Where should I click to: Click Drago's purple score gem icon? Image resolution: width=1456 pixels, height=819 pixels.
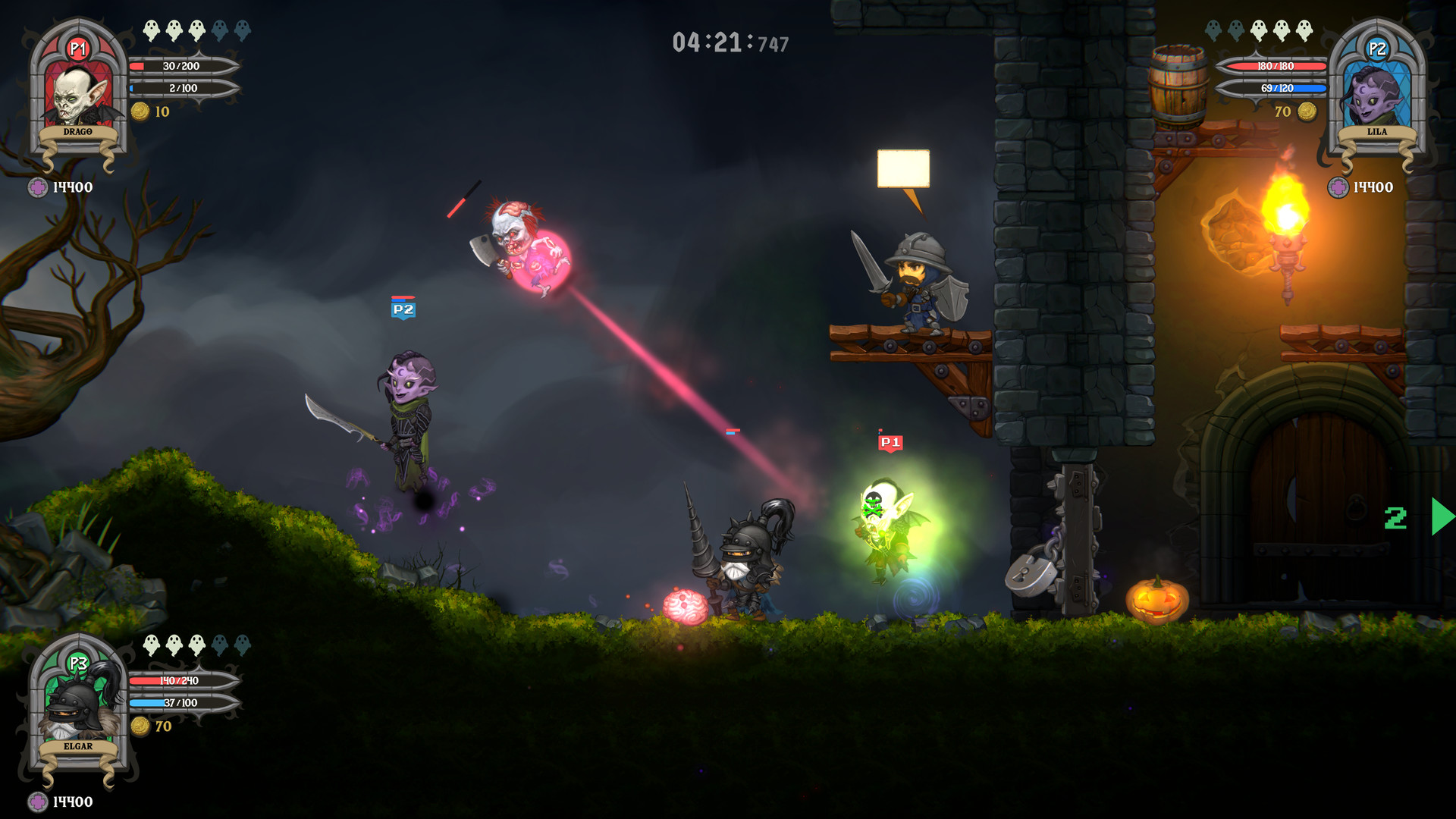[x=38, y=187]
